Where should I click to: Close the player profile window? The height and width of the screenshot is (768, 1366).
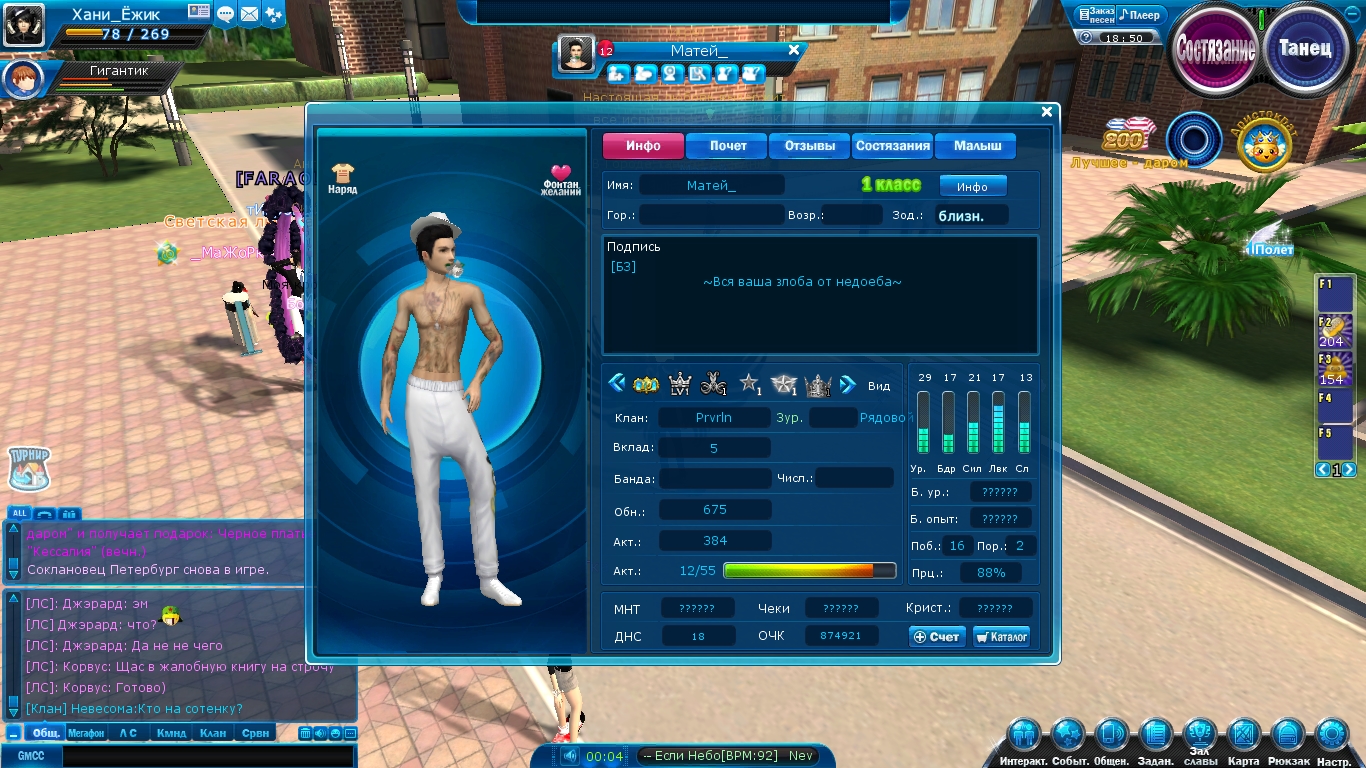coord(1047,112)
